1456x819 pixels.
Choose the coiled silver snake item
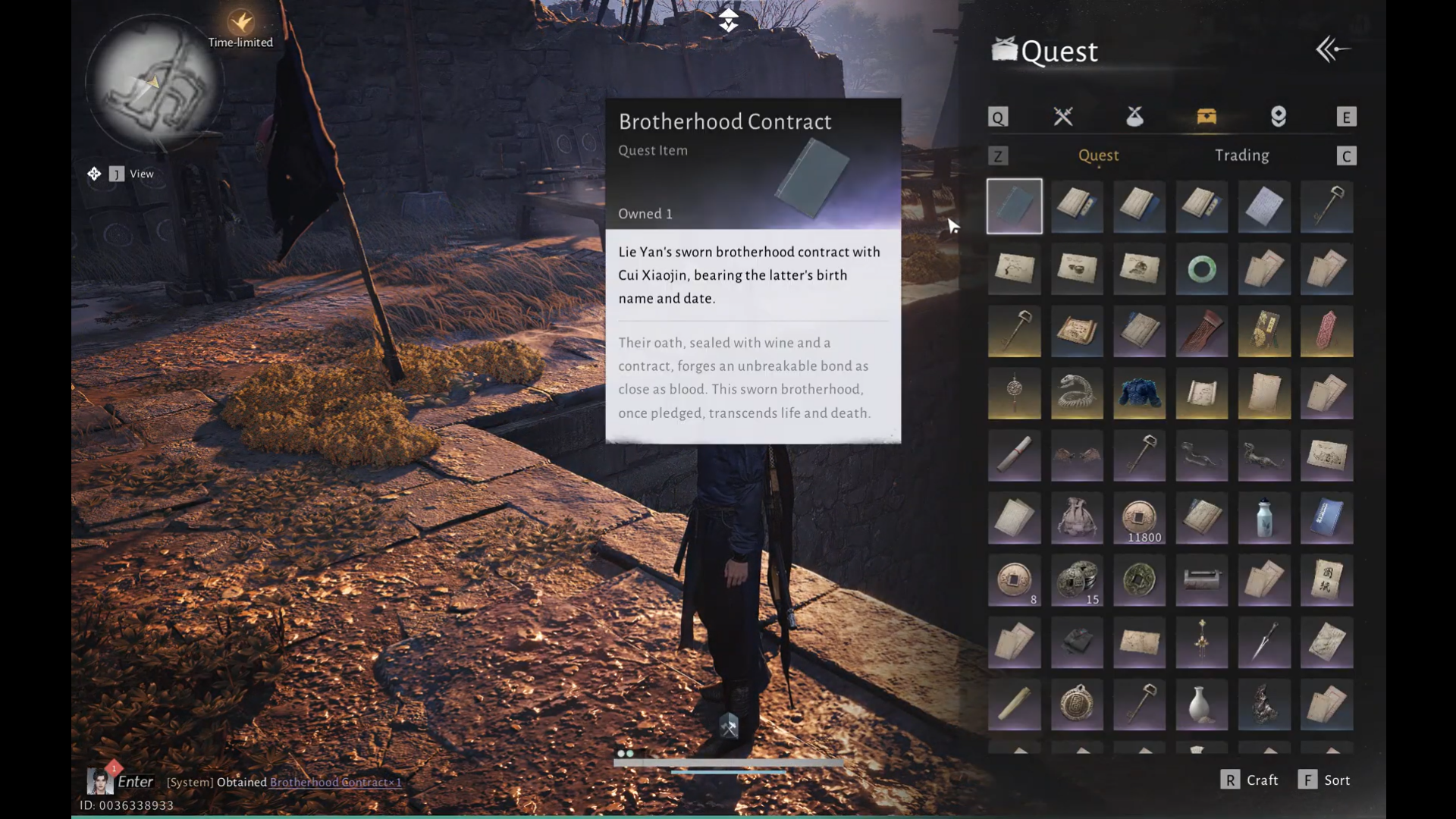coord(1077,394)
